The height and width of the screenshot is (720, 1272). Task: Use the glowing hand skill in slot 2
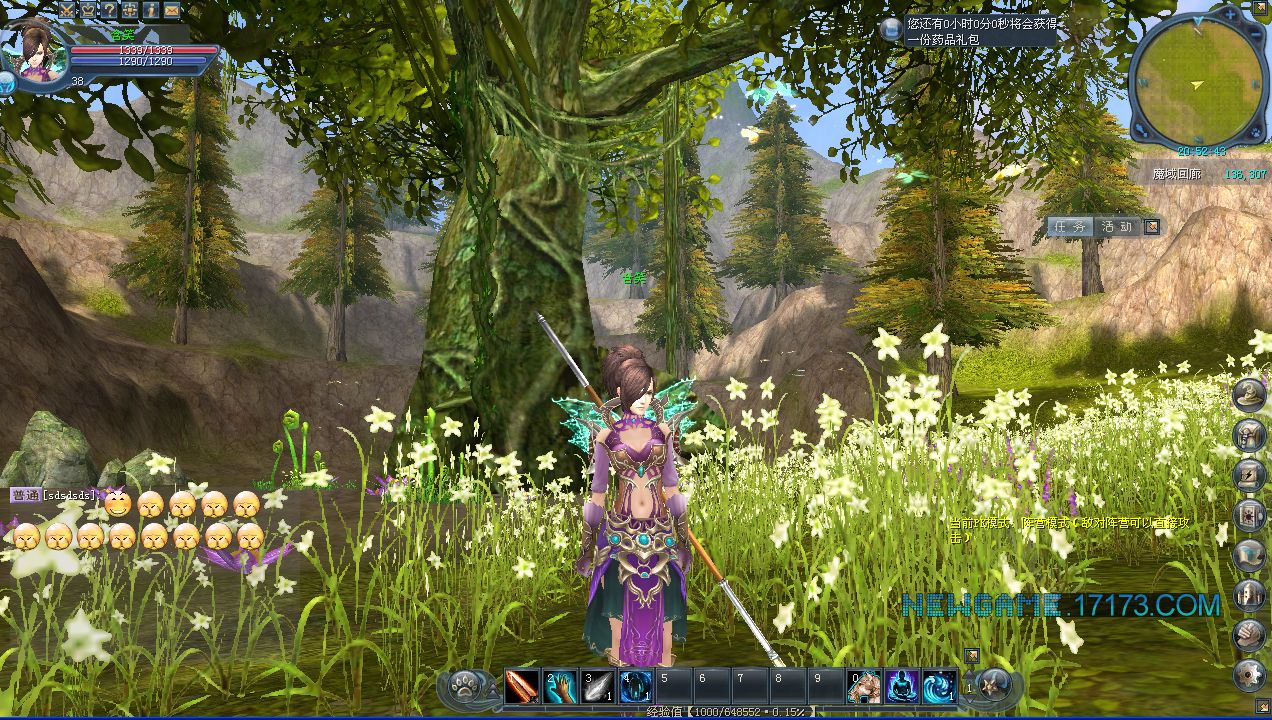pyautogui.click(x=560, y=687)
